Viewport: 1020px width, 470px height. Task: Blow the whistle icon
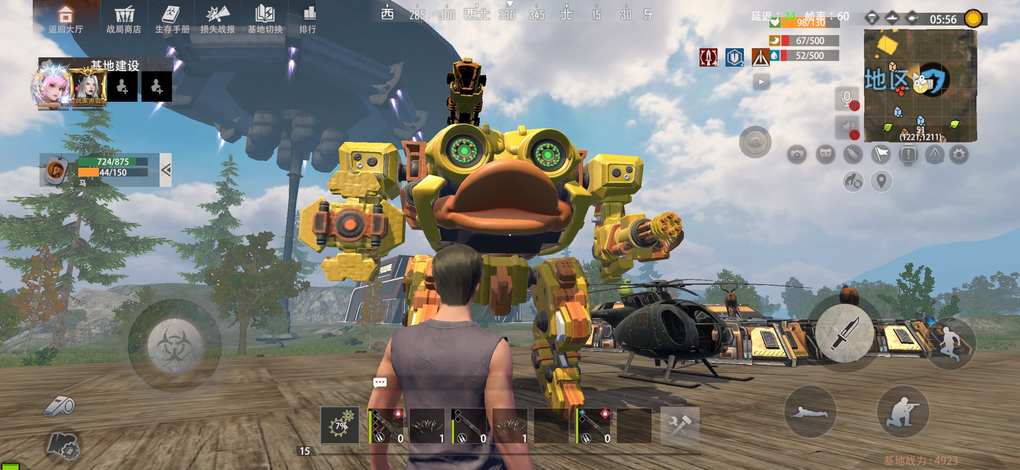point(58,404)
